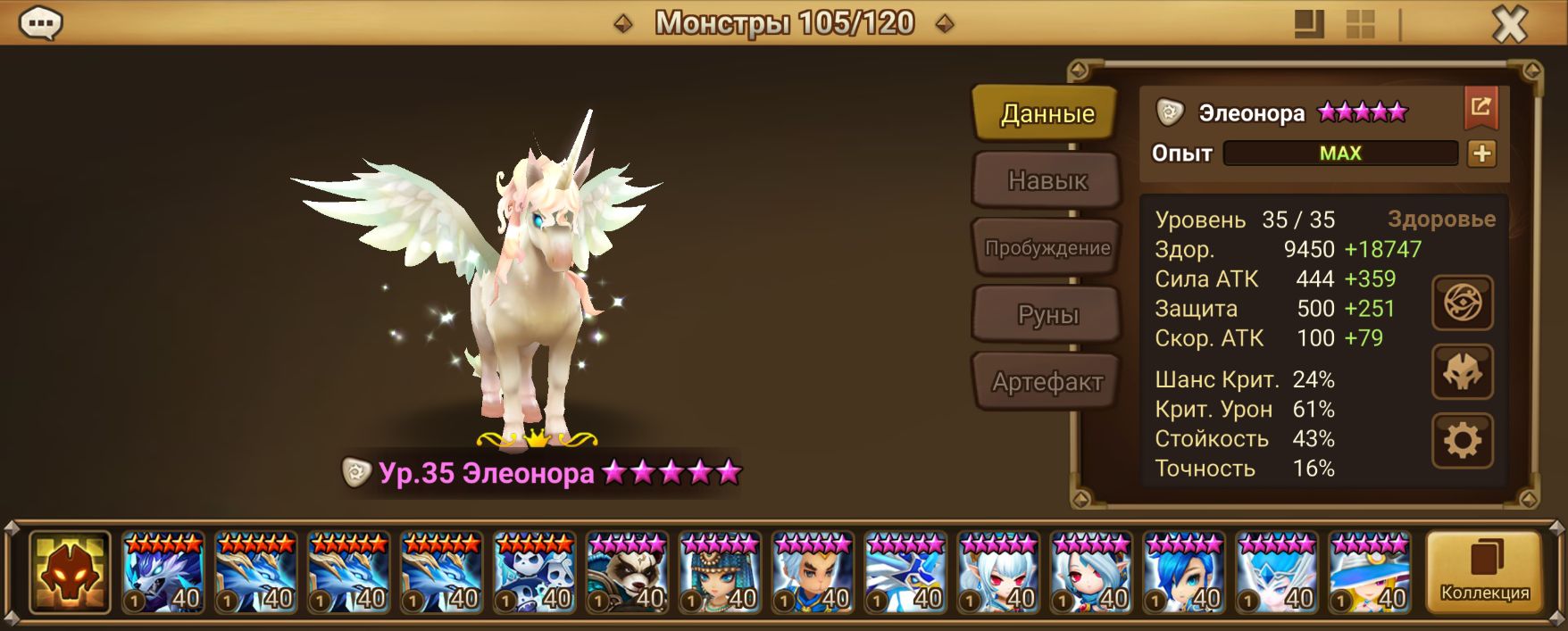Viewport: 1568px width, 631px height.
Task: Click the monster mask button by stats
Action: click(1462, 372)
